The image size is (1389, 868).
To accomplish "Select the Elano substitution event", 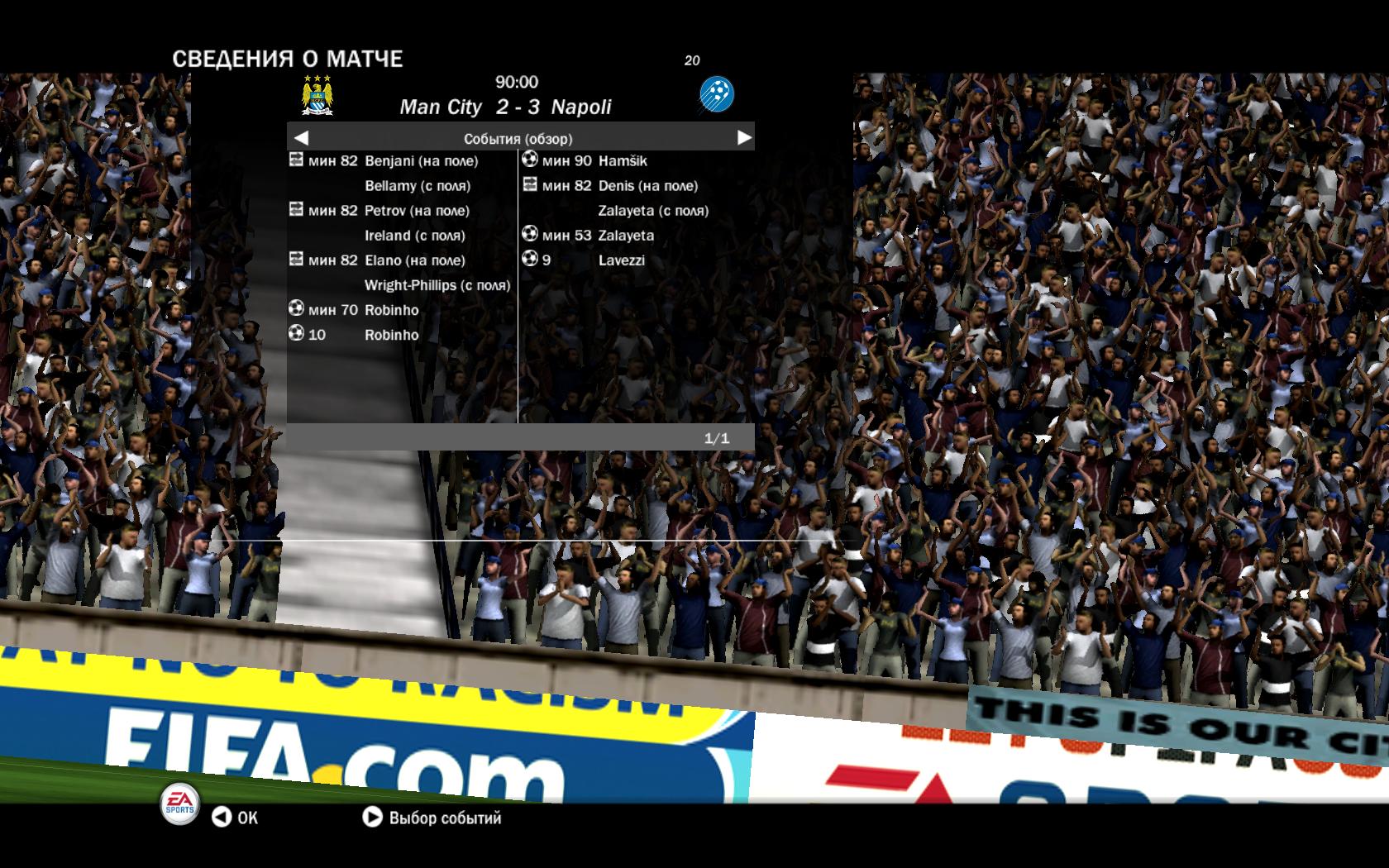I will pyautogui.click(x=414, y=260).
